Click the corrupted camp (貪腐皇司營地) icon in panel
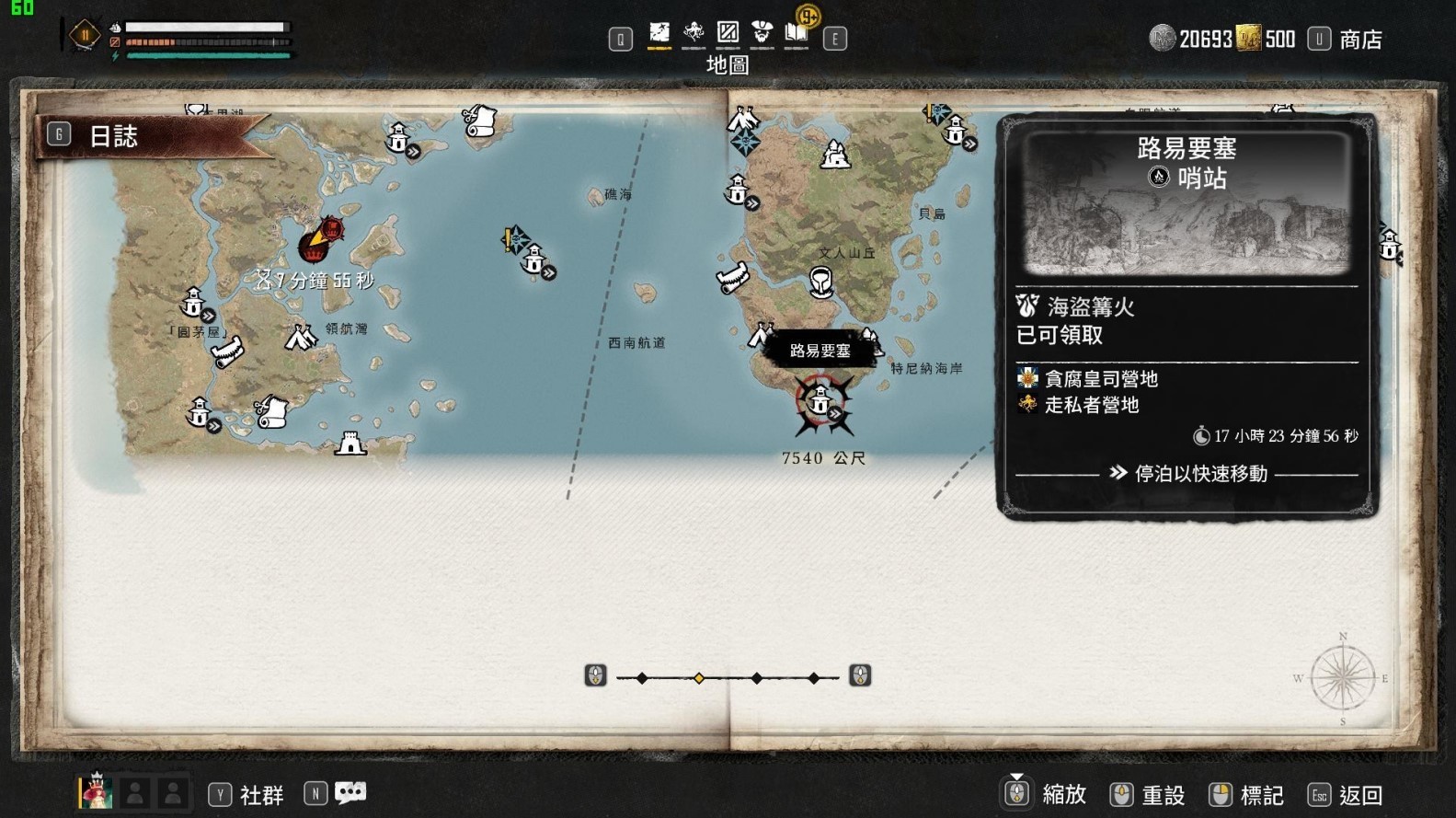This screenshot has width=1456, height=818. [x=1026, y=378]
